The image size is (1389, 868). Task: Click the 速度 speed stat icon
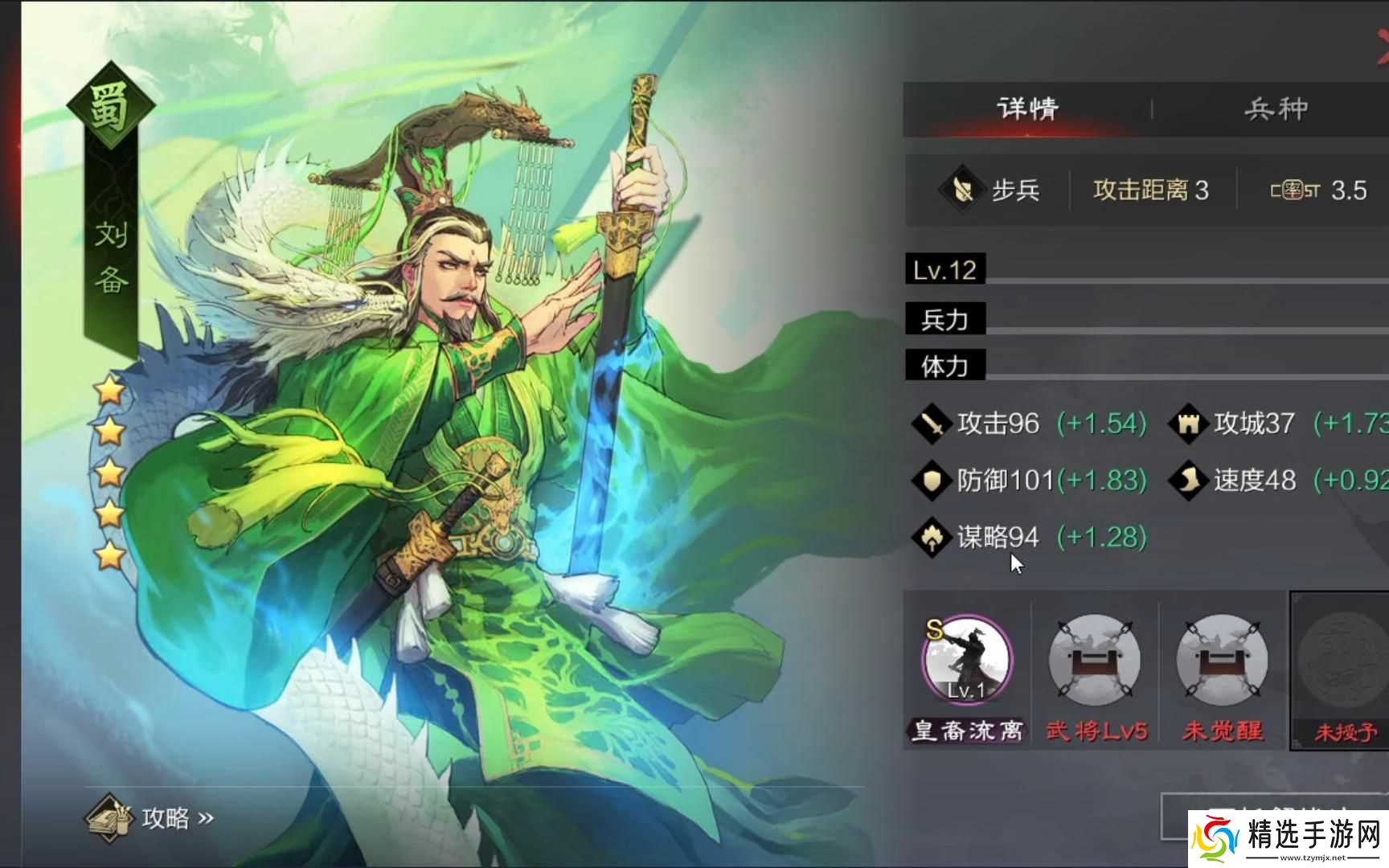tap(1188, 480)
